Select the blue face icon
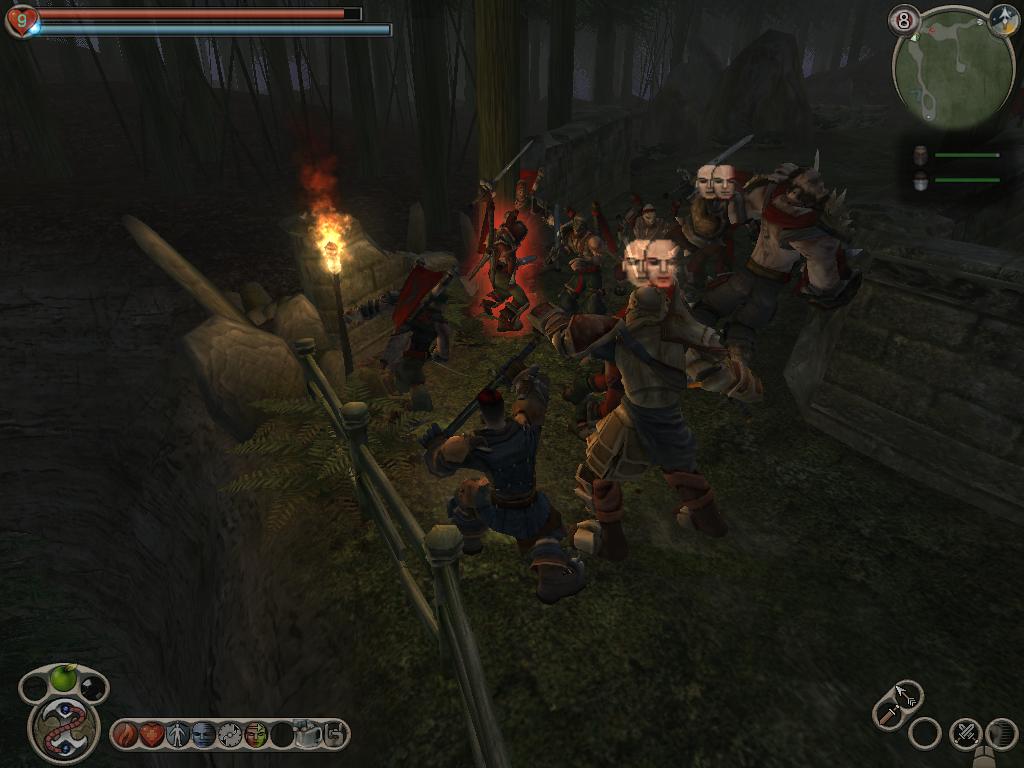 [x=204, y=735]
